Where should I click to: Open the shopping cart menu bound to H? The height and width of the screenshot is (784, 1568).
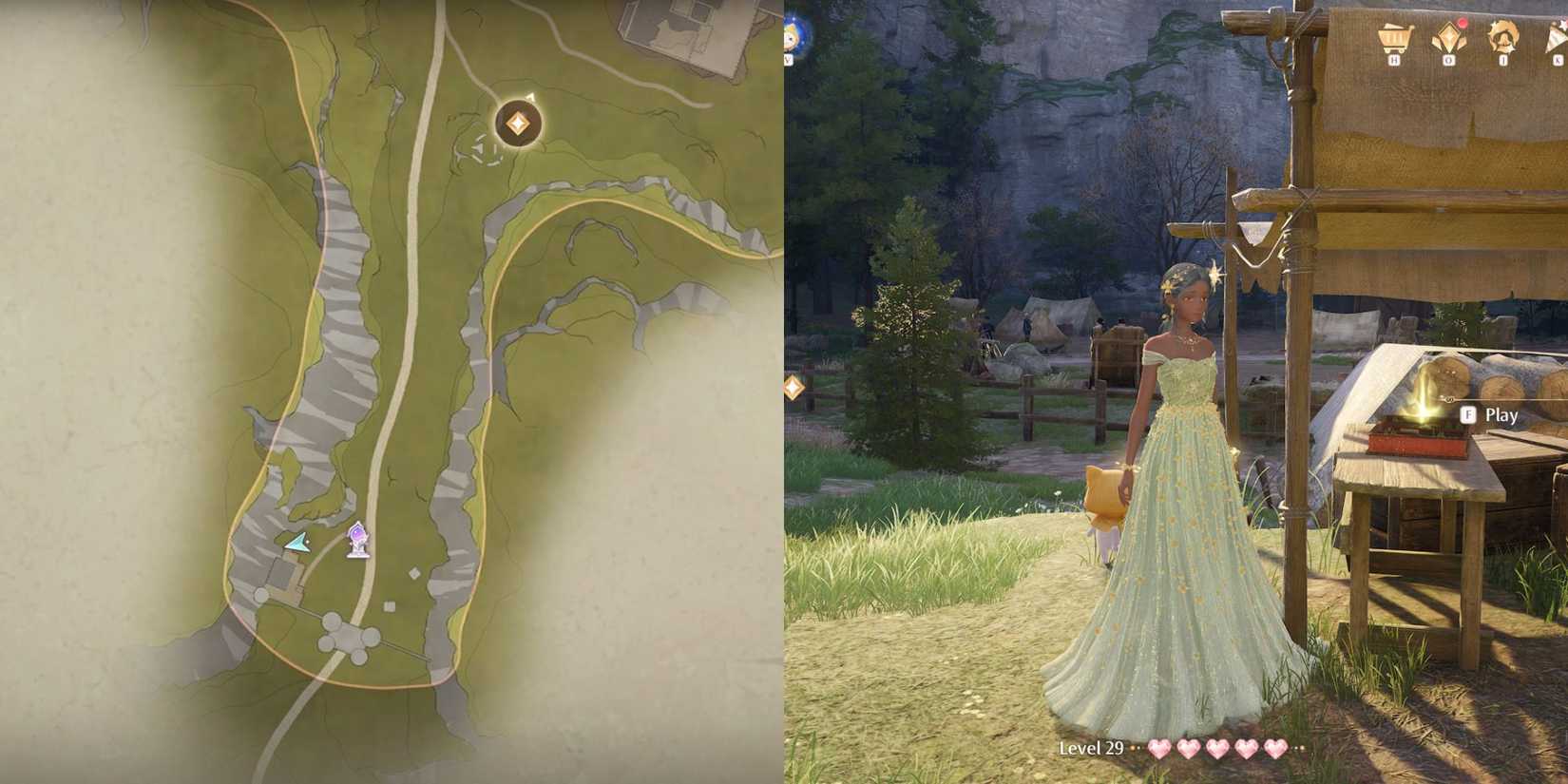pyautogui.click(x=1395, y=38)
